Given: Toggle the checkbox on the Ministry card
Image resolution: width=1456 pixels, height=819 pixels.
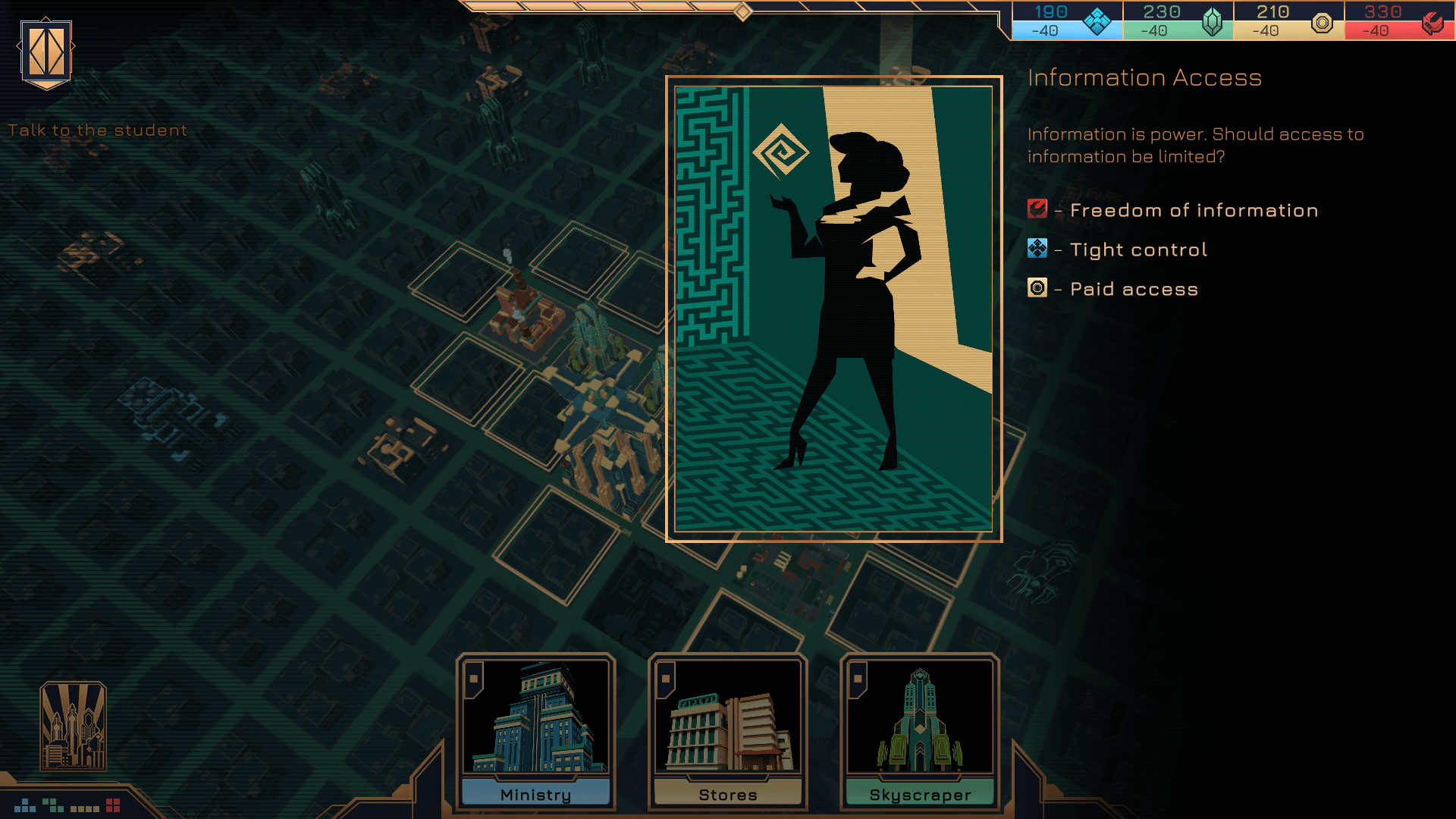Looking at the screenshot, I should coord(474,679).
